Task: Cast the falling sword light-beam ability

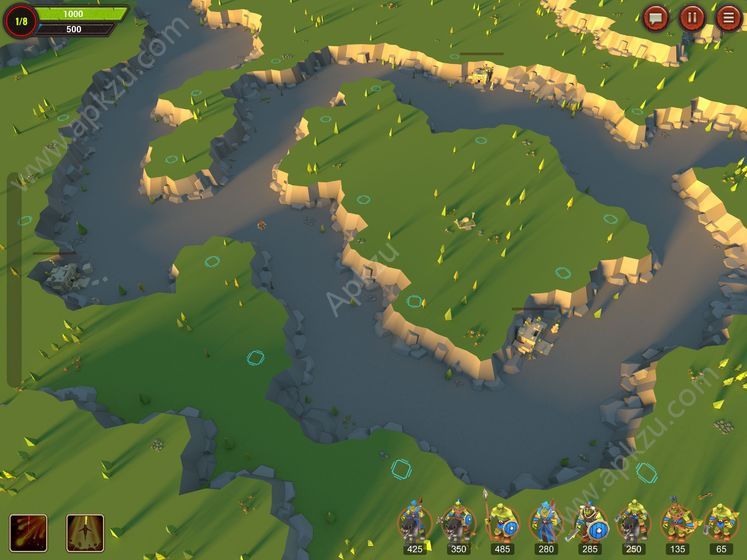Action: [84, 531]
